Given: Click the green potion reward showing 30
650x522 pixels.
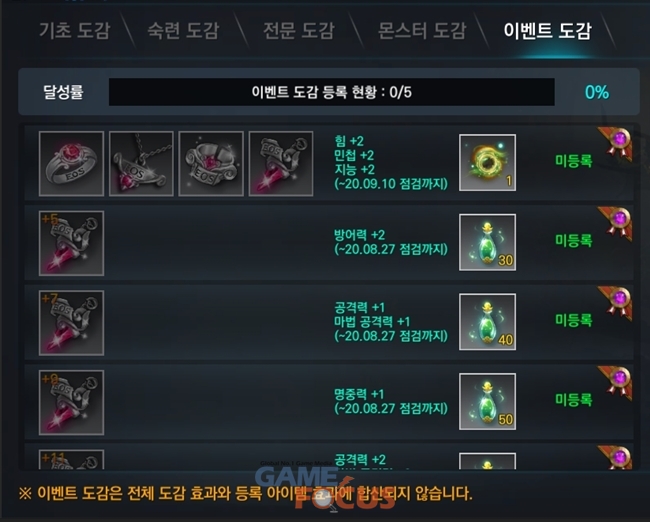Looking at the screenshot, I should [x=487, y=242].
